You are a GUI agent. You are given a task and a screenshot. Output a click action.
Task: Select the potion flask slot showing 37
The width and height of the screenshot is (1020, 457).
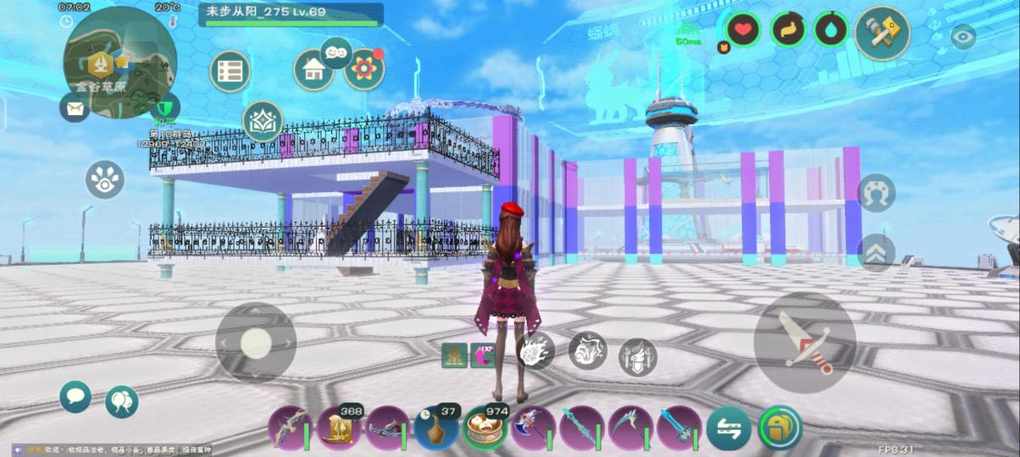pos(436,428)
